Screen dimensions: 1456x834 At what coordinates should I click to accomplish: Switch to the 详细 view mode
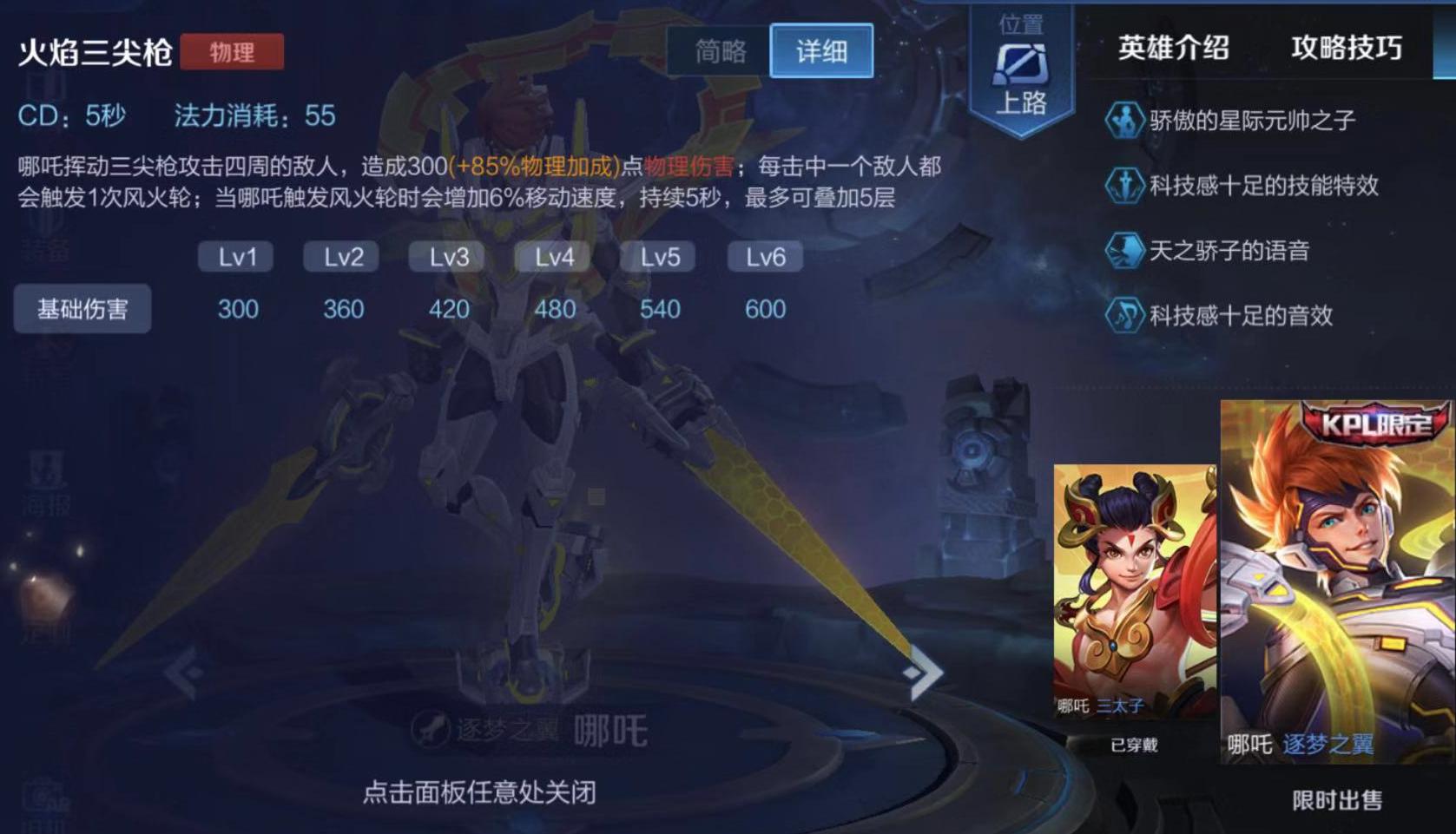click(x=820, y=52)
